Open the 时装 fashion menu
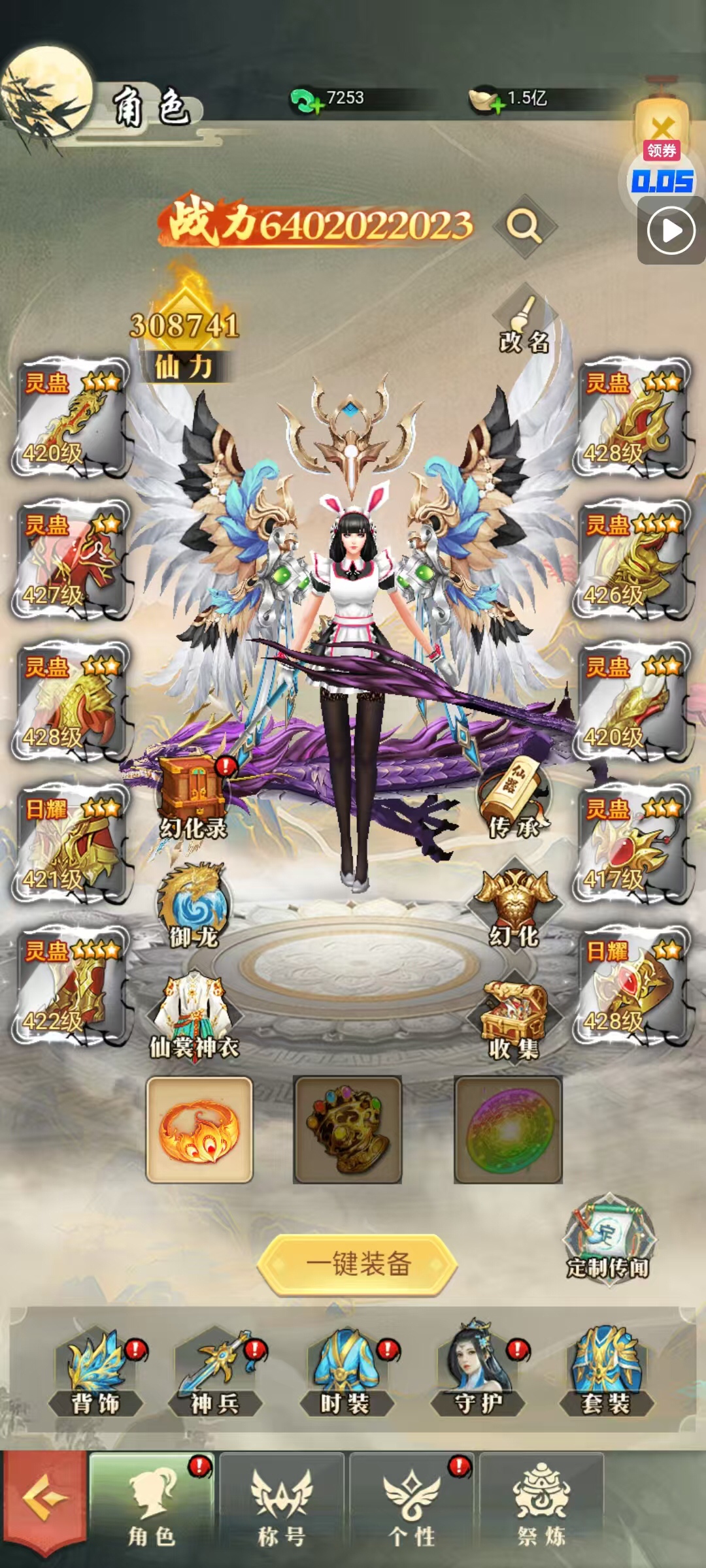The height and width of the screenshot is (1568, 706). point(346,1371)
